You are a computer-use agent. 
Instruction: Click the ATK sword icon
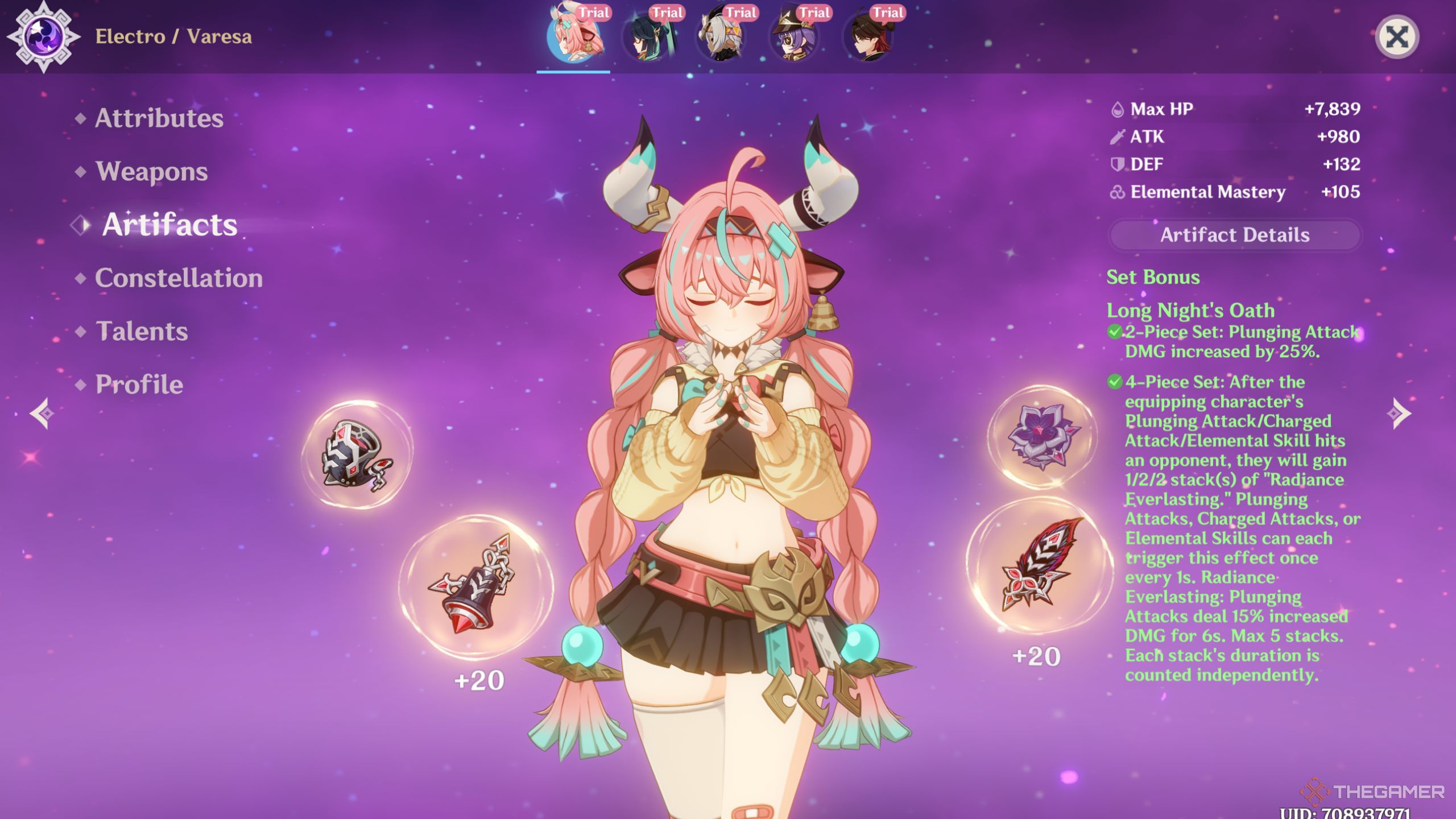pyautogui.click(x=1118, y=137)
